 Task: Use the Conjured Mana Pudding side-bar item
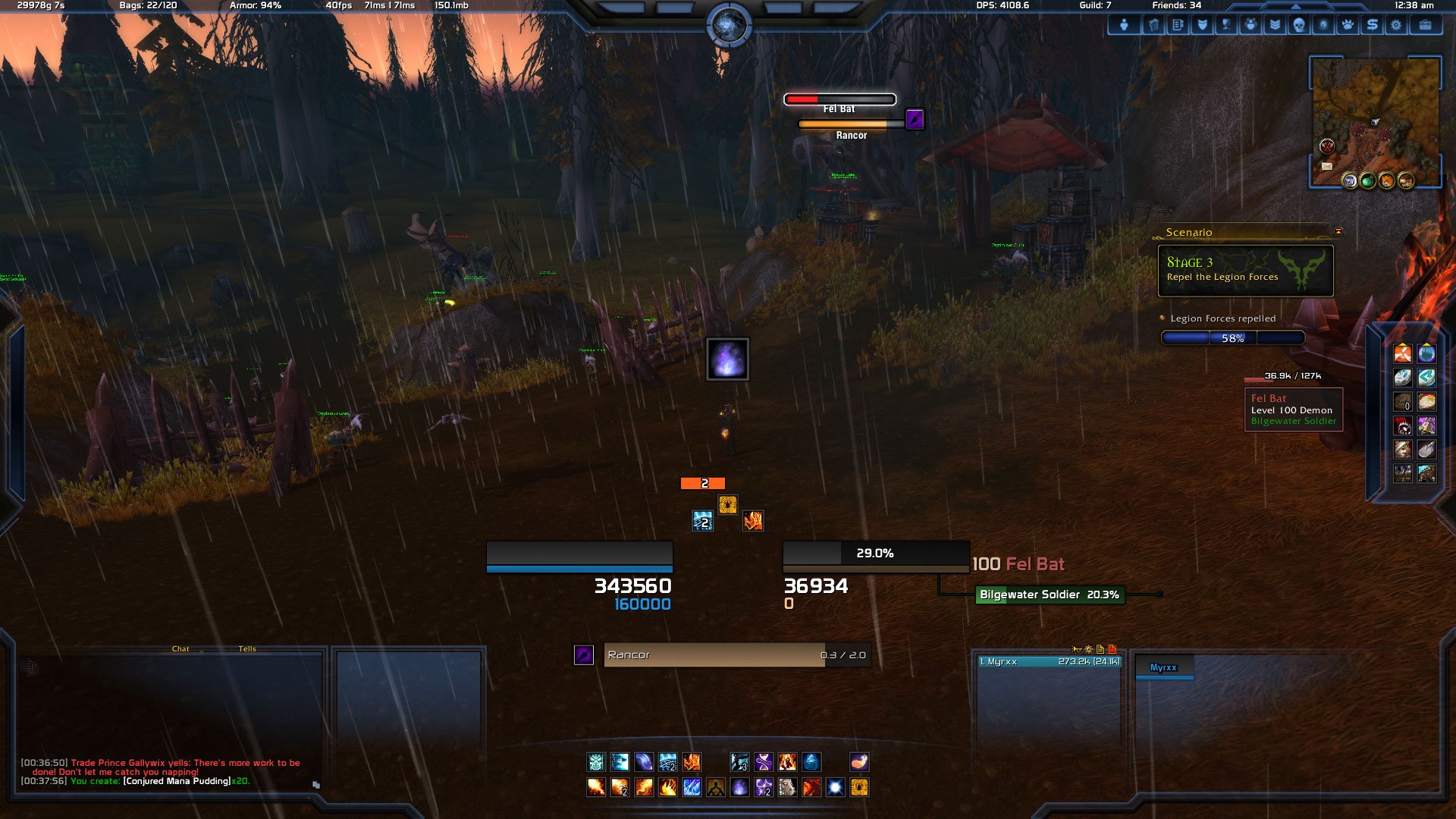pyautogui.click(x=1426, y=401)
